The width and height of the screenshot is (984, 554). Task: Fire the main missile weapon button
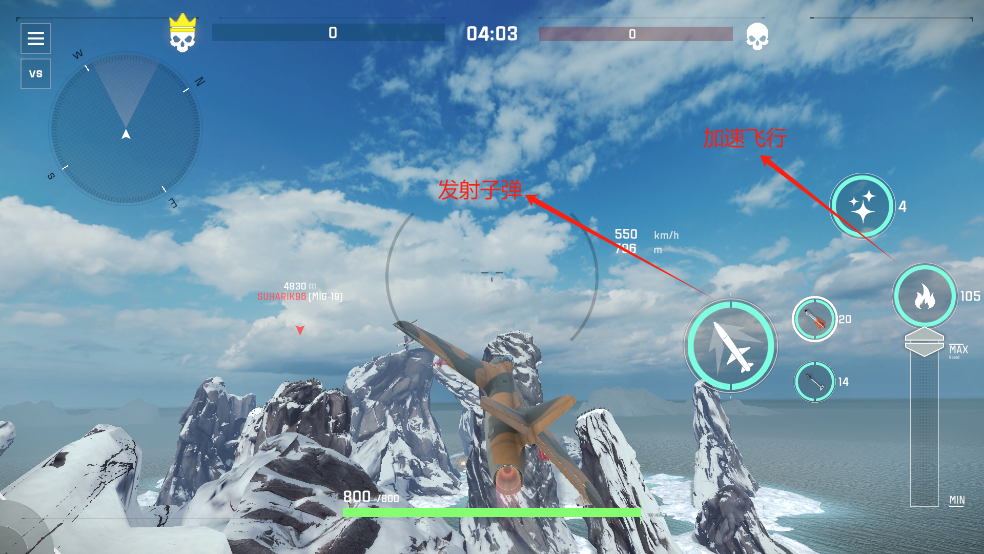click(x=731, y=344)
